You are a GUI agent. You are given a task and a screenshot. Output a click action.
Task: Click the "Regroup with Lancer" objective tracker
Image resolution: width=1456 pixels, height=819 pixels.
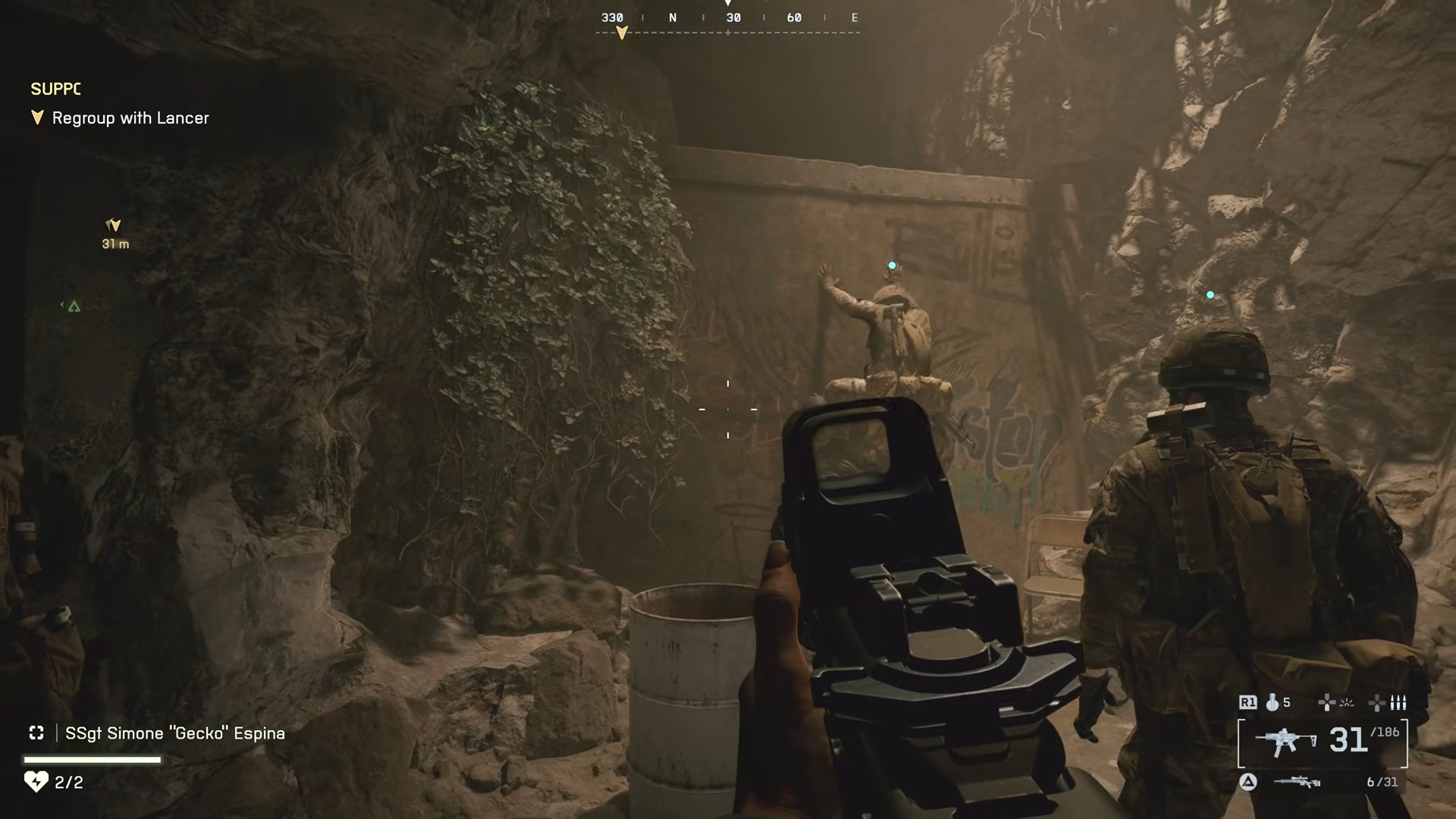(x=130, y=118)
